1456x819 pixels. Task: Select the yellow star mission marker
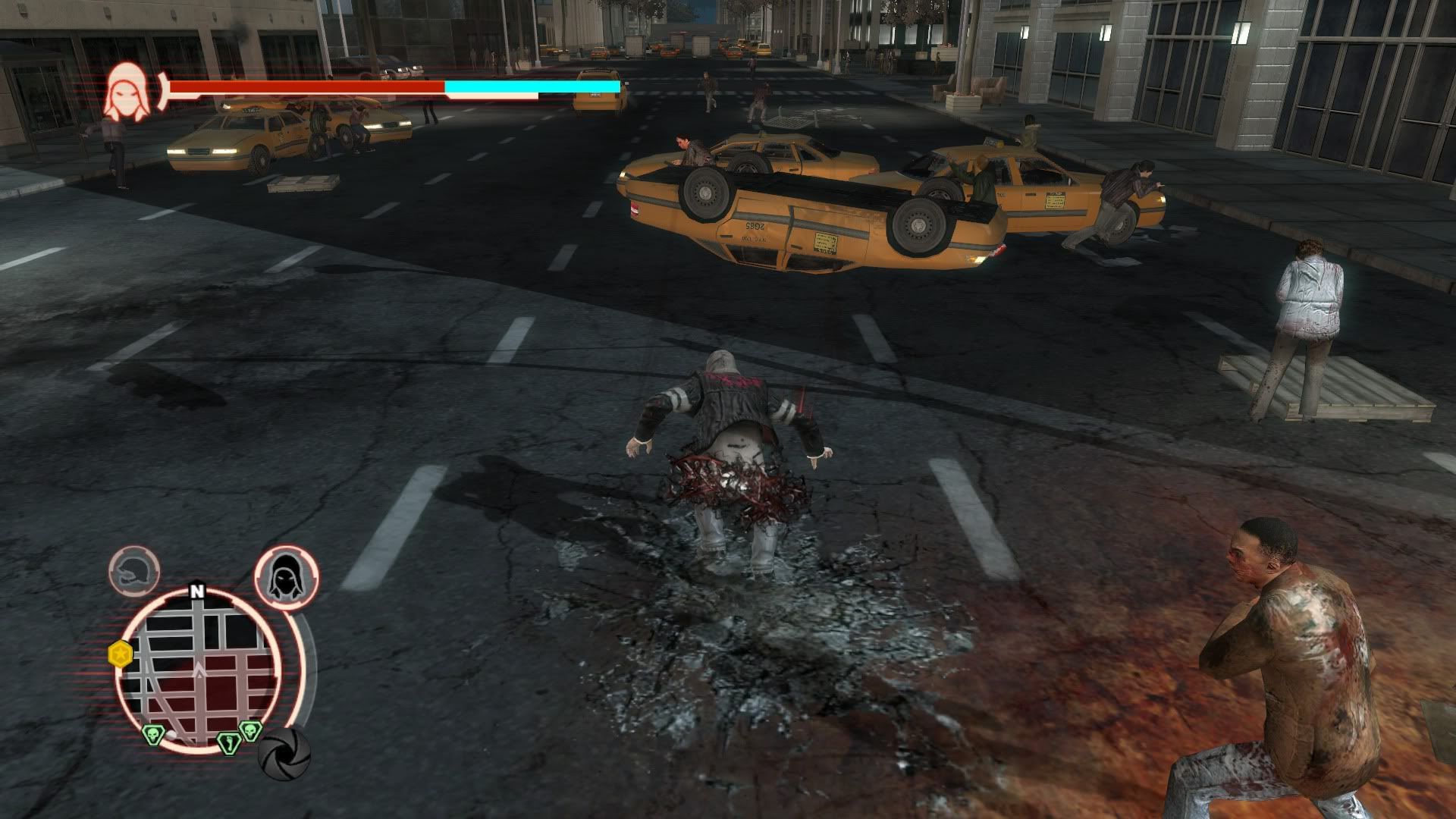121,654
